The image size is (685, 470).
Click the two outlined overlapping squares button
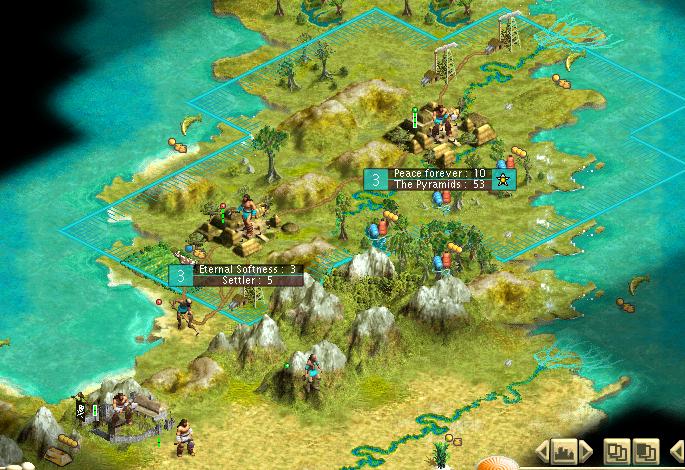tap(617, 450)
